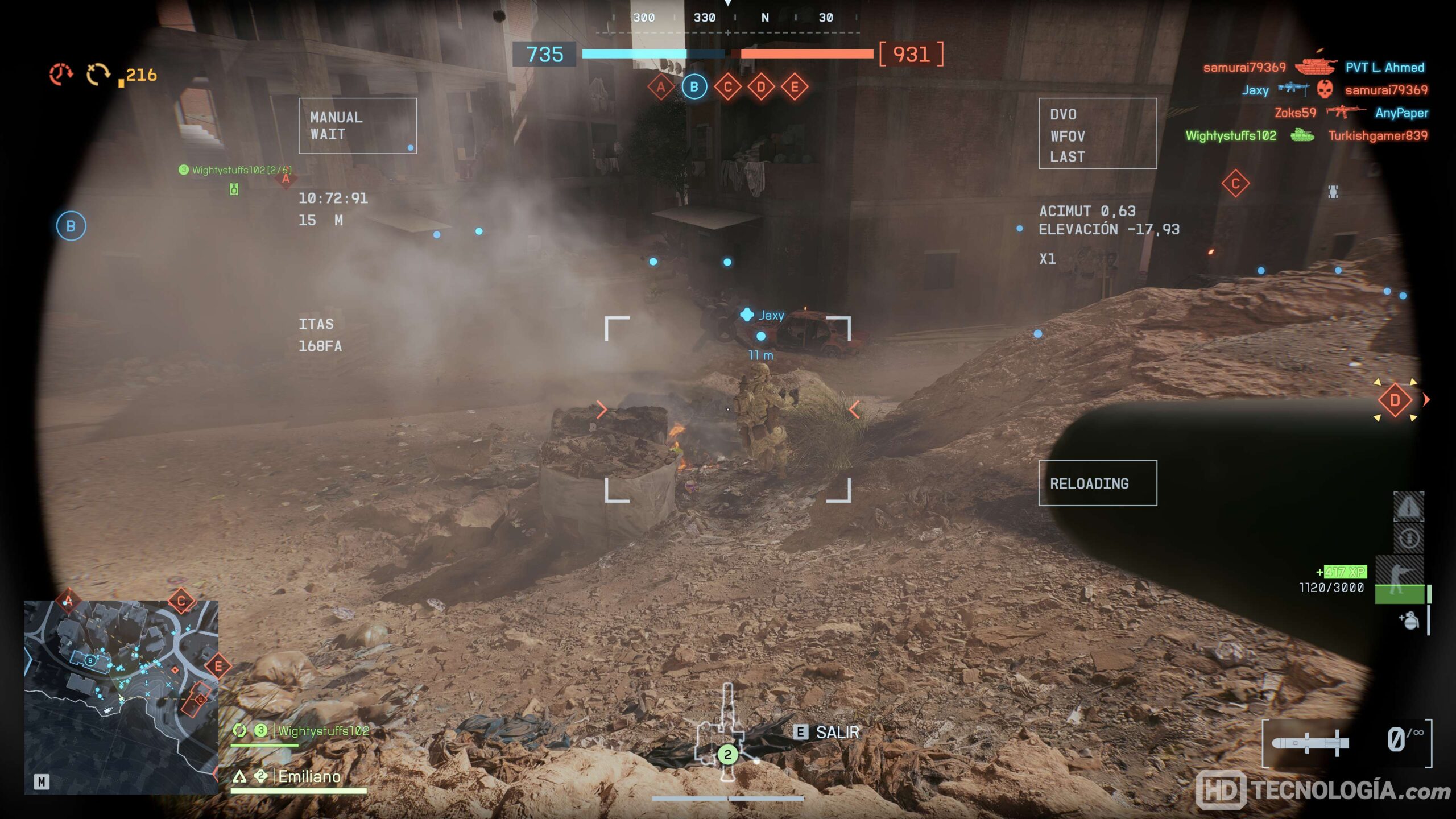The width and height of the screenshot is (1456, 819).
Task: Pick objective E in the top capture bar
Action: [795, 87]
